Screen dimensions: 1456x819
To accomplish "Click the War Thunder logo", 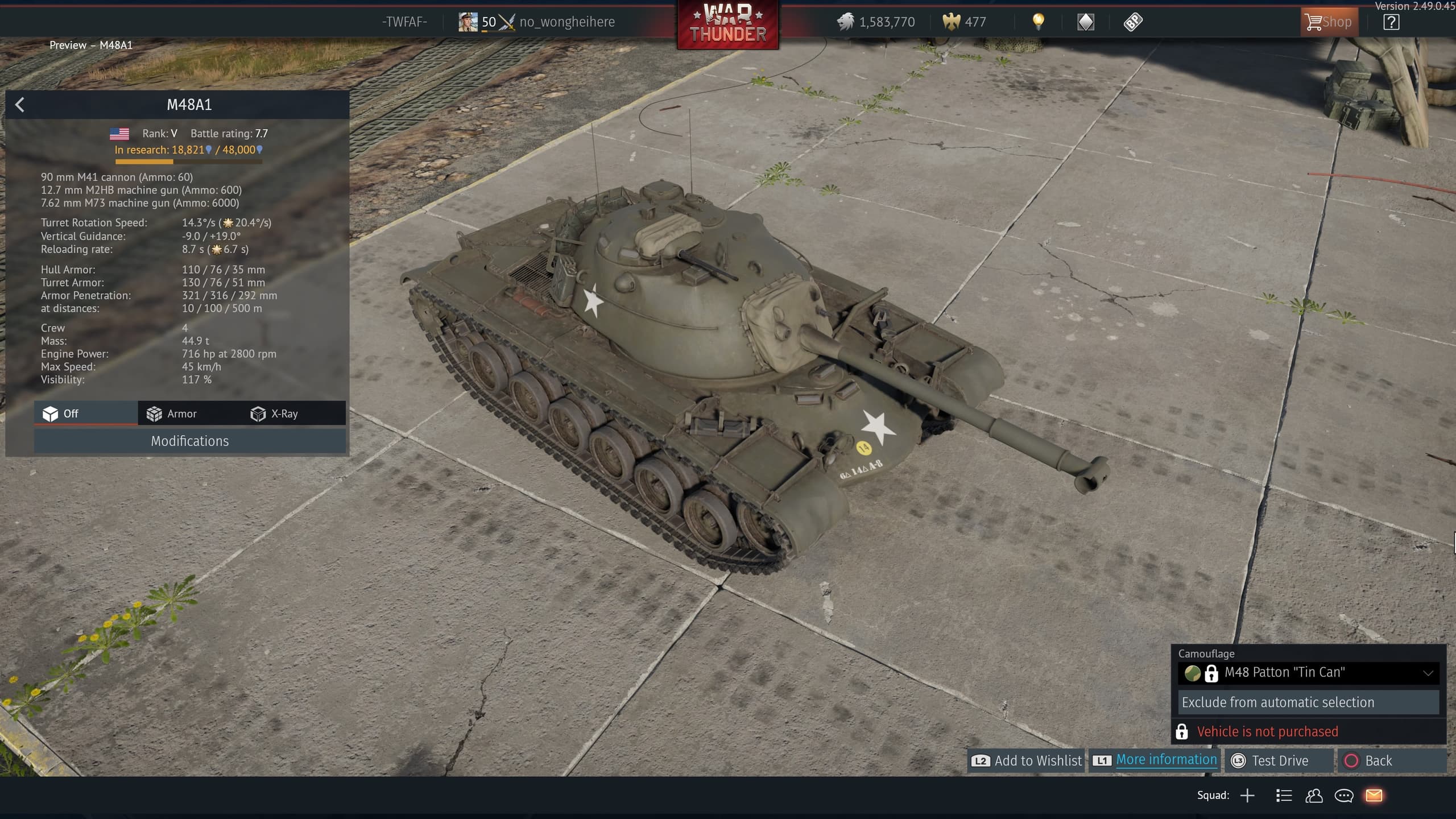I will [727, 25].
